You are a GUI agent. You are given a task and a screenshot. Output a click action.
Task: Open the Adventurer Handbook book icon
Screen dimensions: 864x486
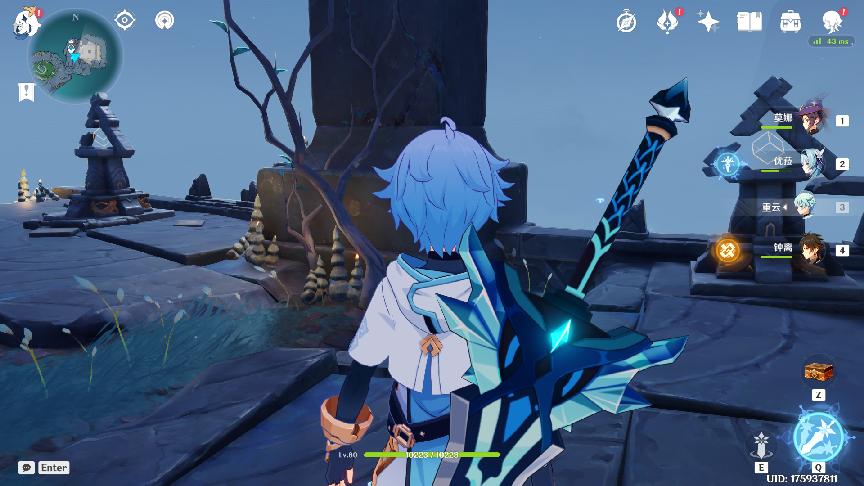[749, 21]
